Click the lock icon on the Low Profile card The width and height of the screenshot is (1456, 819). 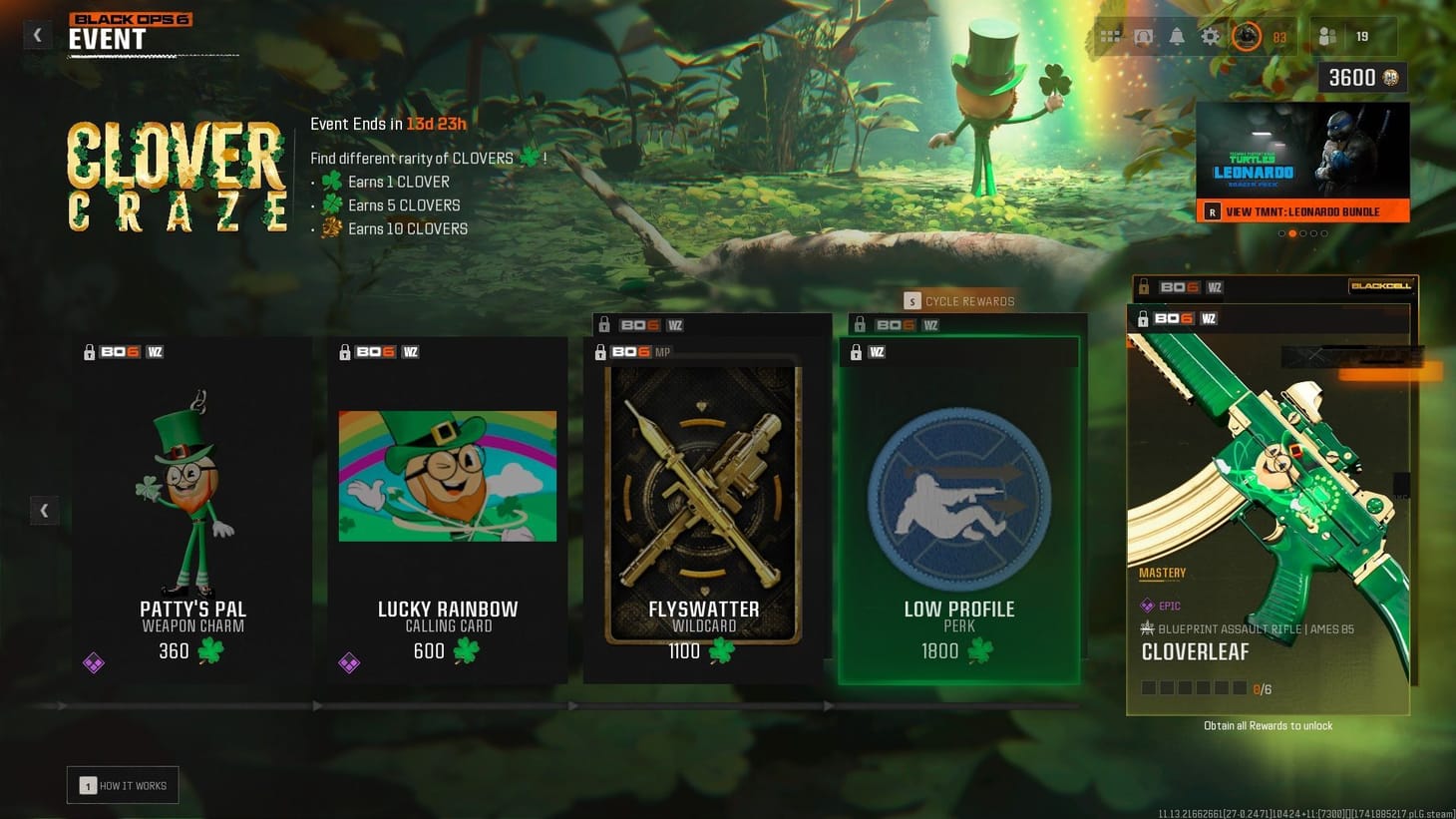(x=856, y=352)
